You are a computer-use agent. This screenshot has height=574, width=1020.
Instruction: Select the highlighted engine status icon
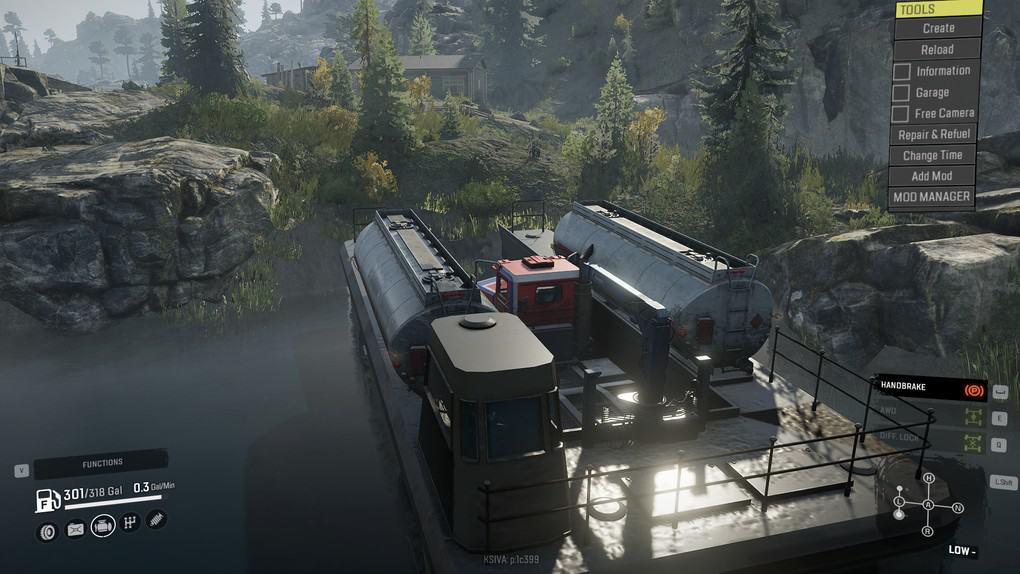tap(103, 526)
